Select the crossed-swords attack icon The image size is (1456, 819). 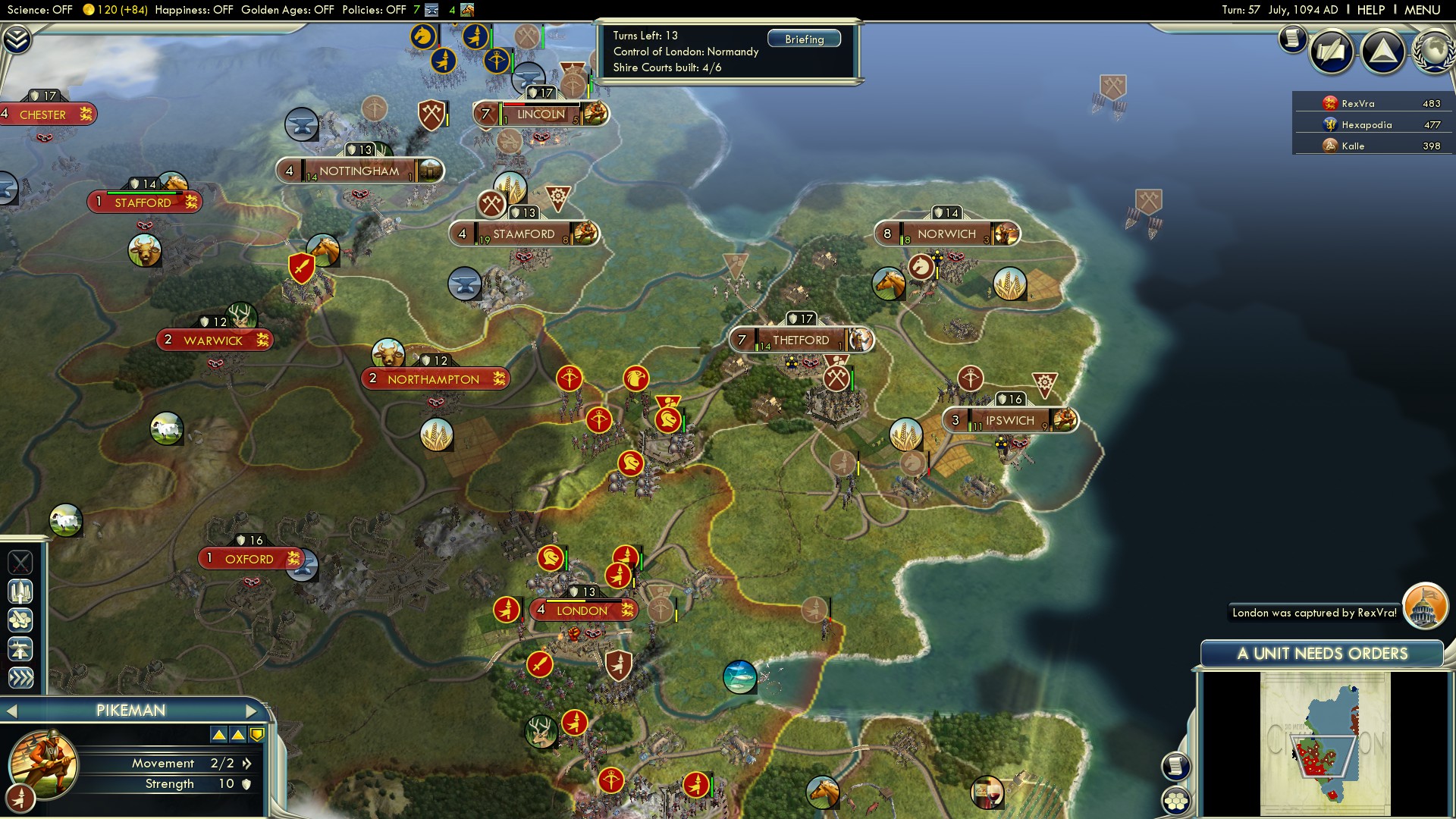[x=20, y=563]
